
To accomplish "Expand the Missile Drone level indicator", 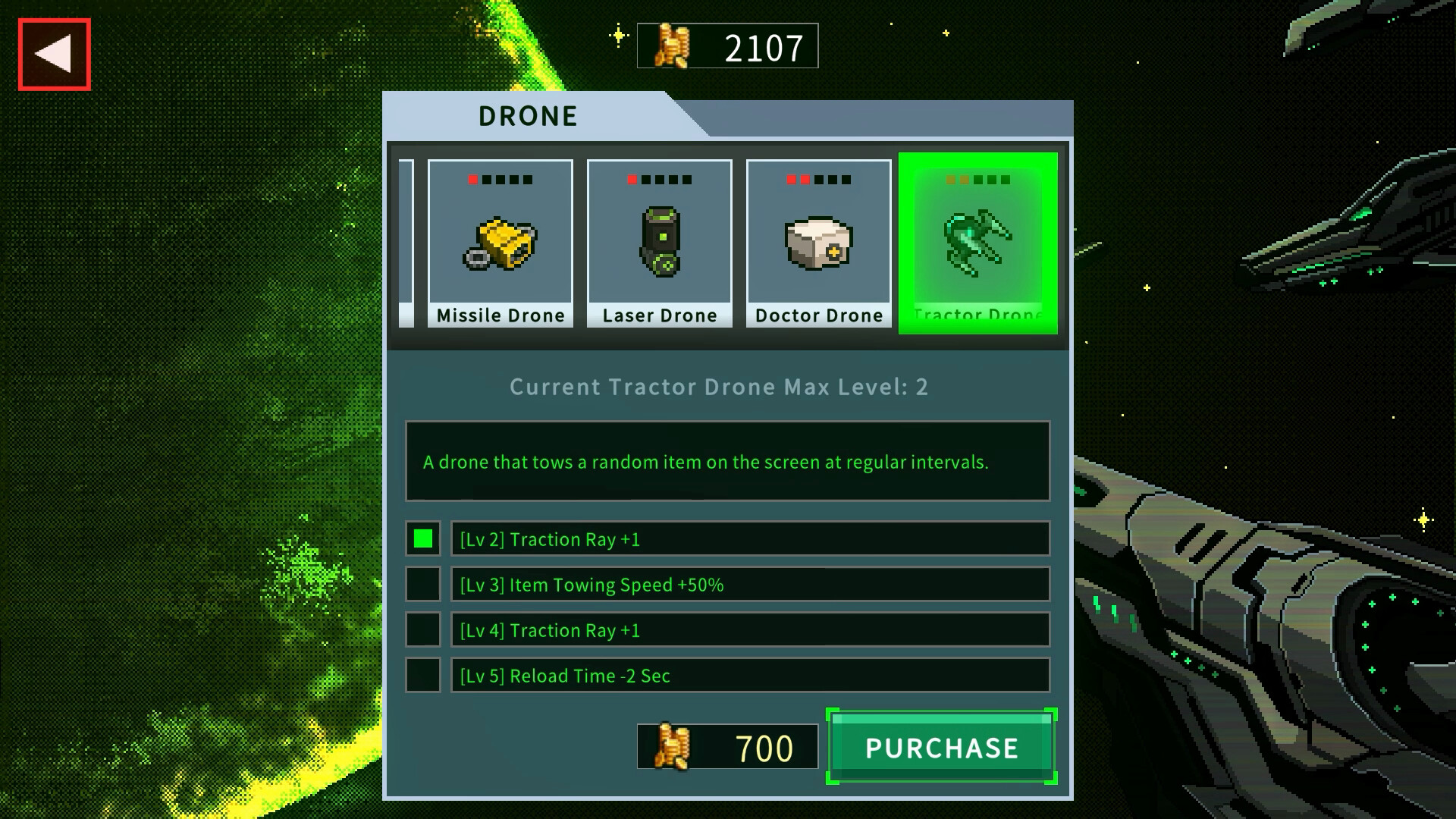I will (x=500, y=180).
